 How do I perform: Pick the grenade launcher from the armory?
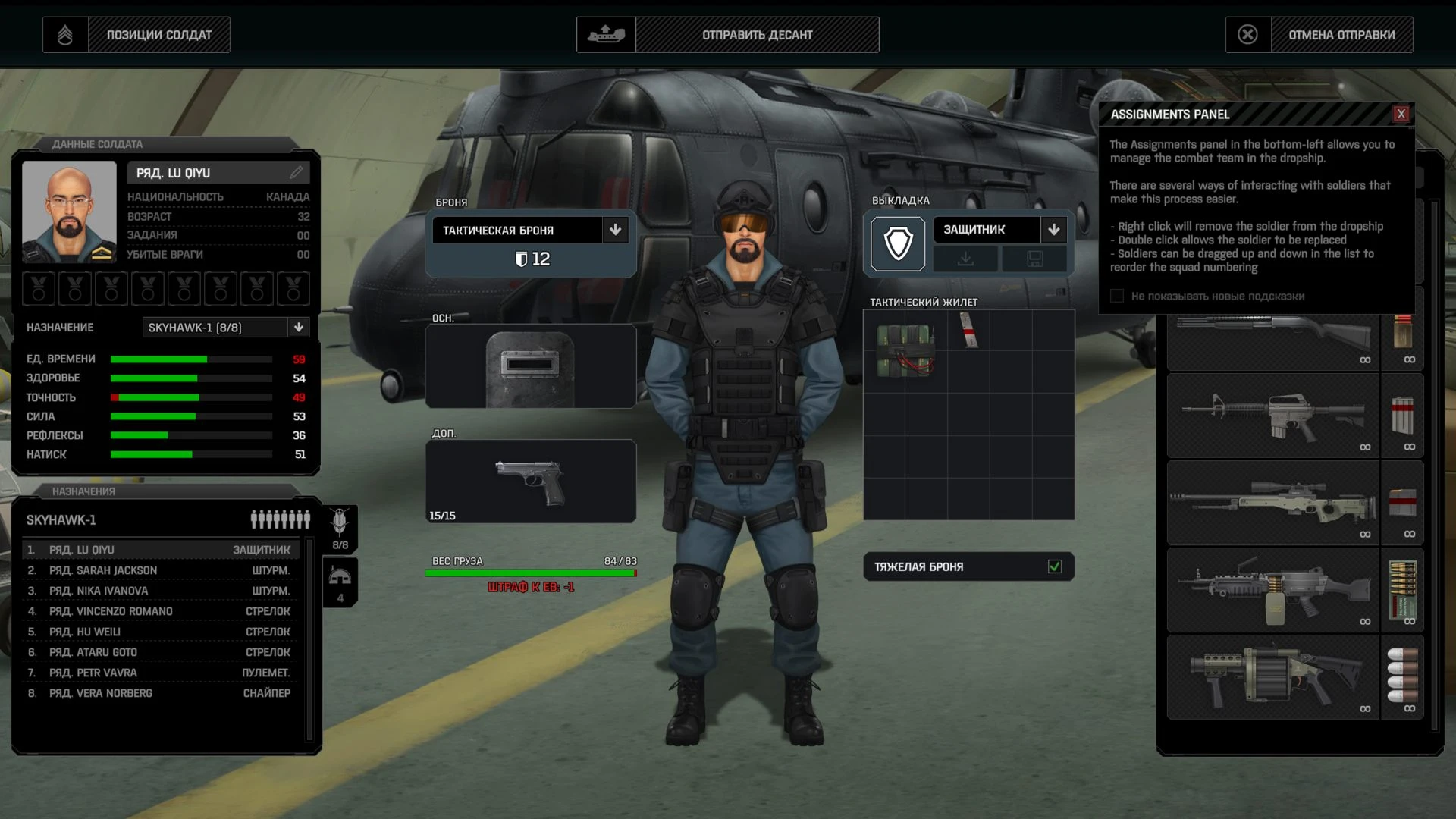[1272, 676]
